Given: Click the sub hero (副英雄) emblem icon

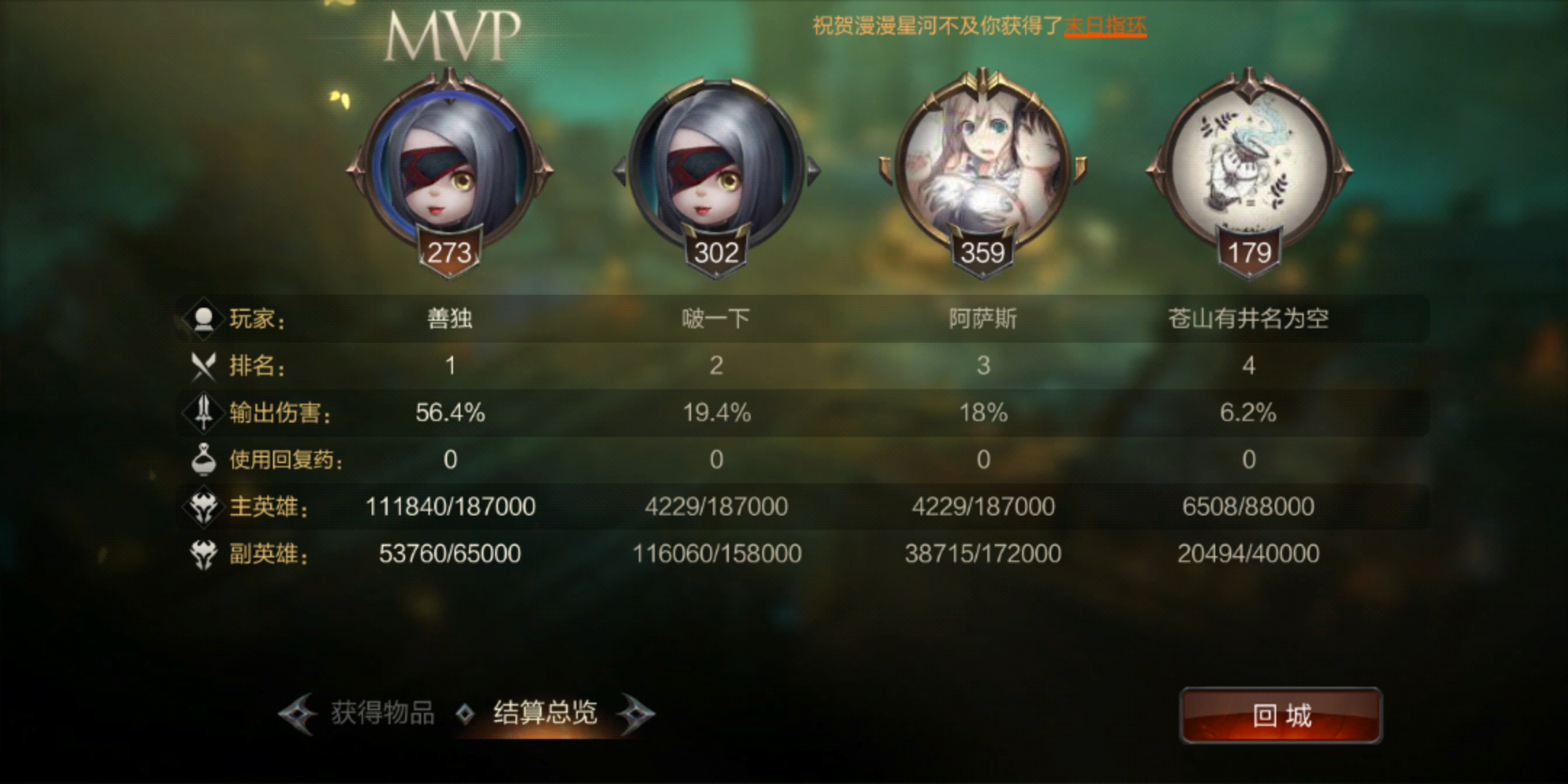Looking at the screenshot, I should [204, 554].
